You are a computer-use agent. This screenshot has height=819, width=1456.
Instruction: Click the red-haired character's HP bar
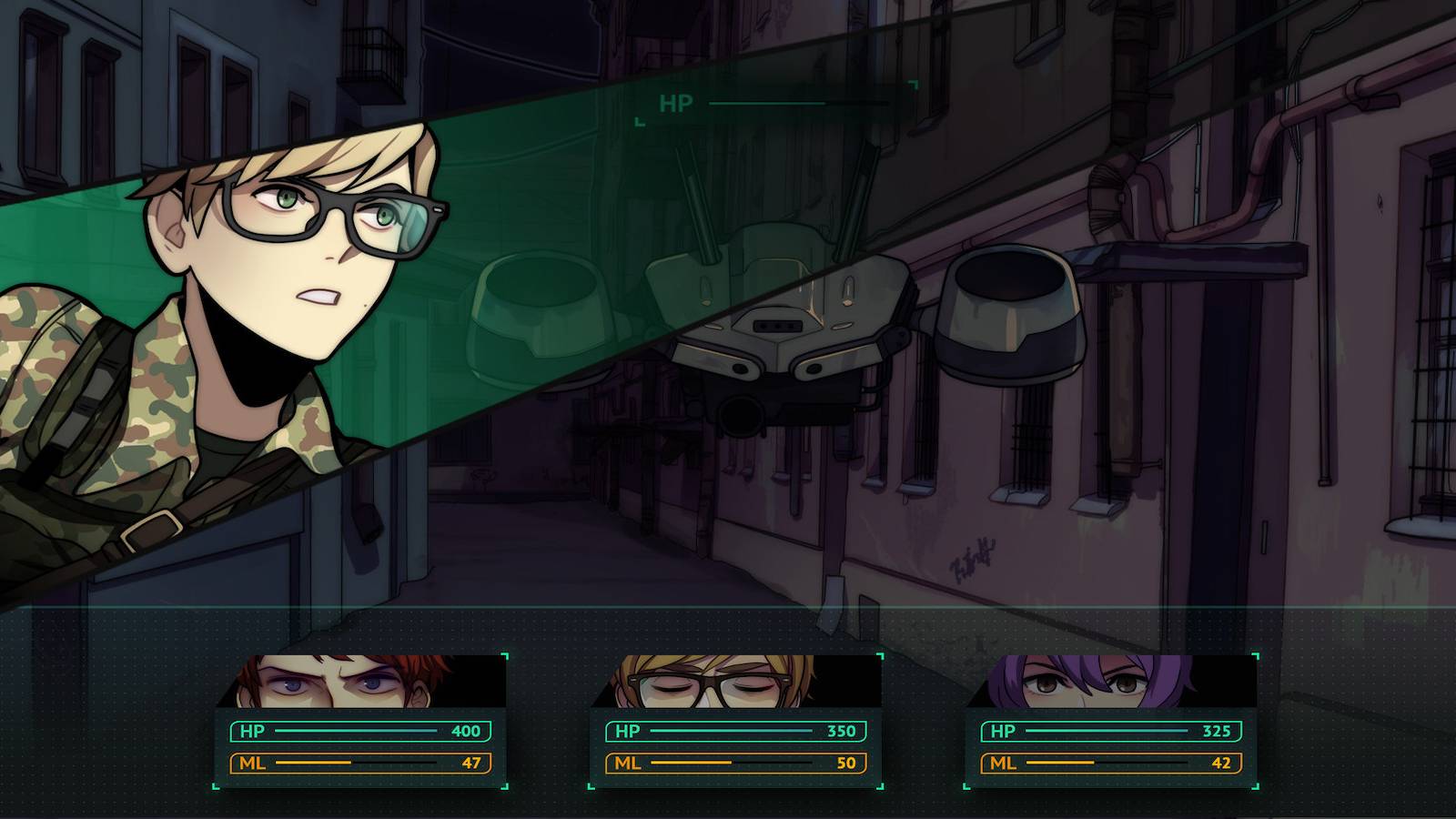pyautogui.click(x=355, y=730)
